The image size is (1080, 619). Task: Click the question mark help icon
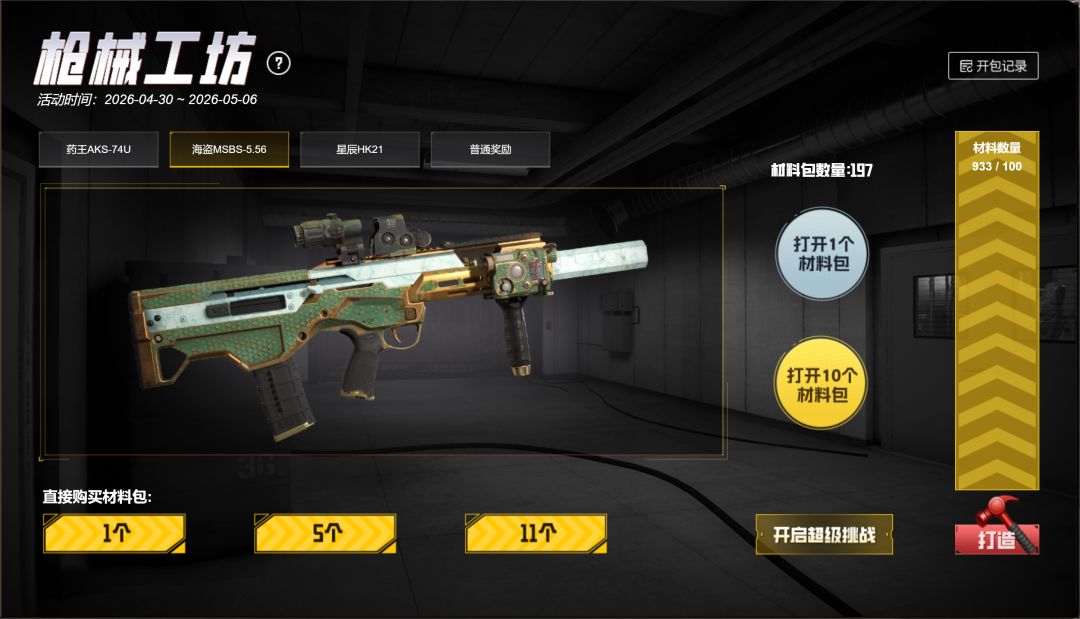(x=279, y=64)
